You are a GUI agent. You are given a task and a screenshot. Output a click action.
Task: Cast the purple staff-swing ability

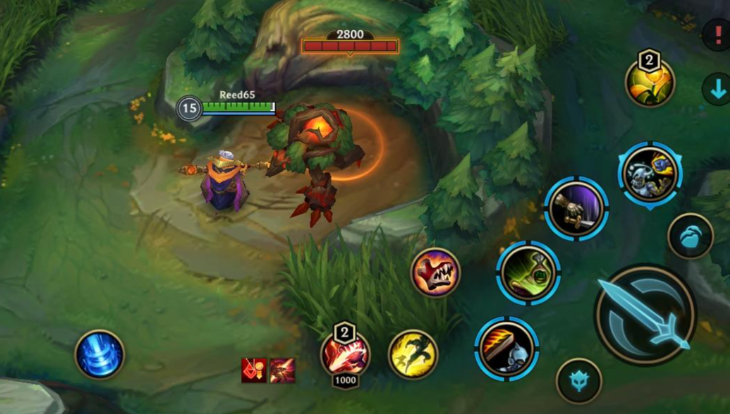[x=576, y=209]
